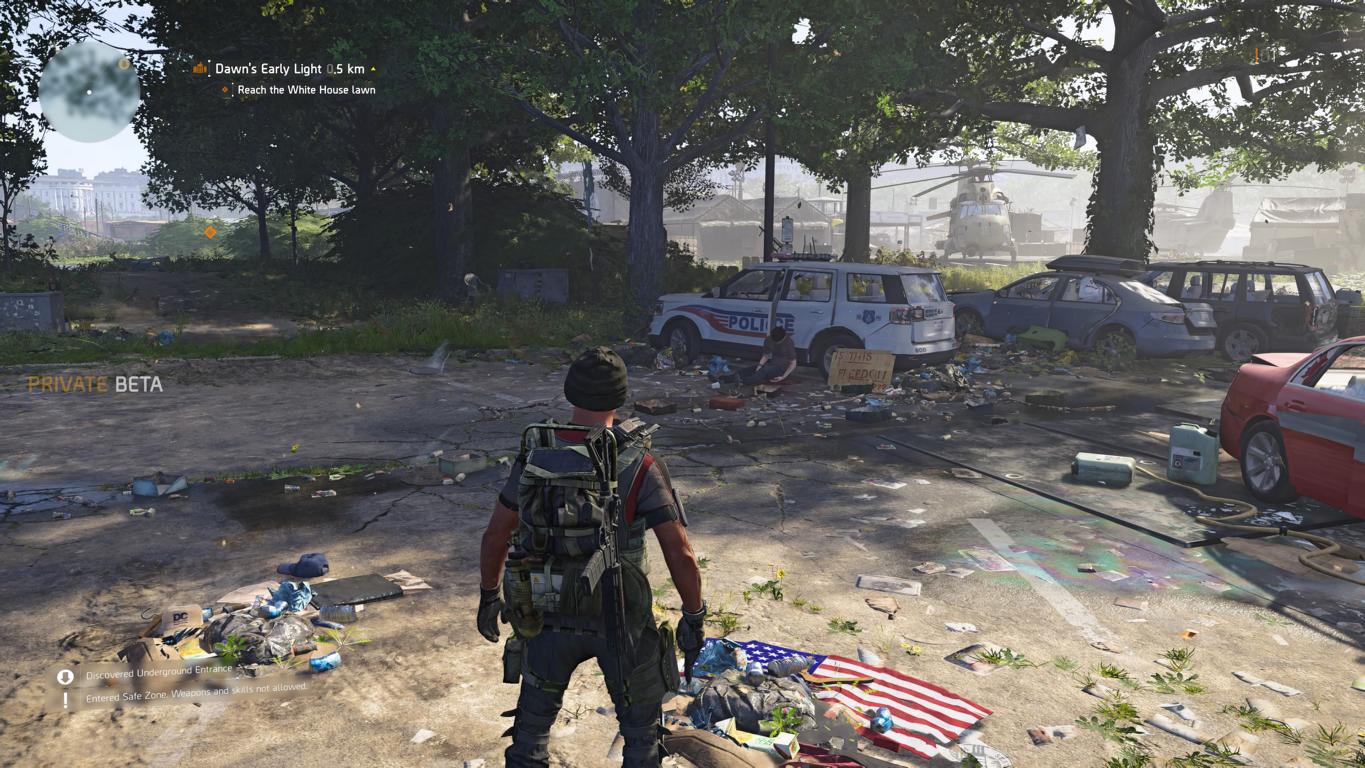Click the orange mission icon beside Dawn's Early Light
The width and height of the screenshot is (1365, 768).
[200, 69]
